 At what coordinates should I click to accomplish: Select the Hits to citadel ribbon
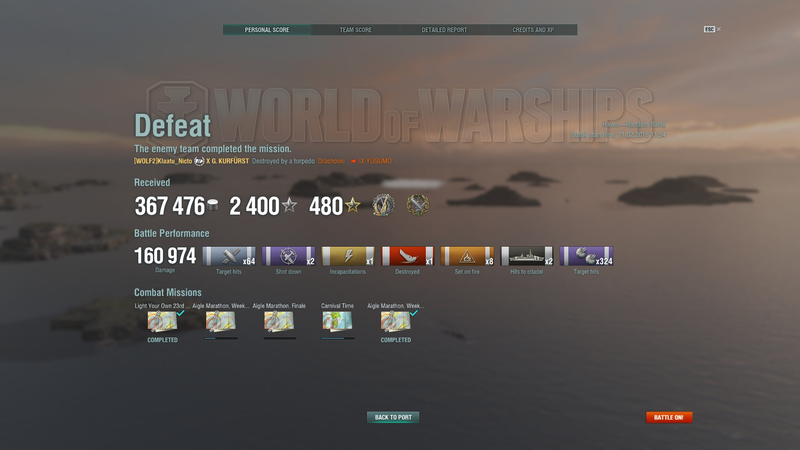527,256
